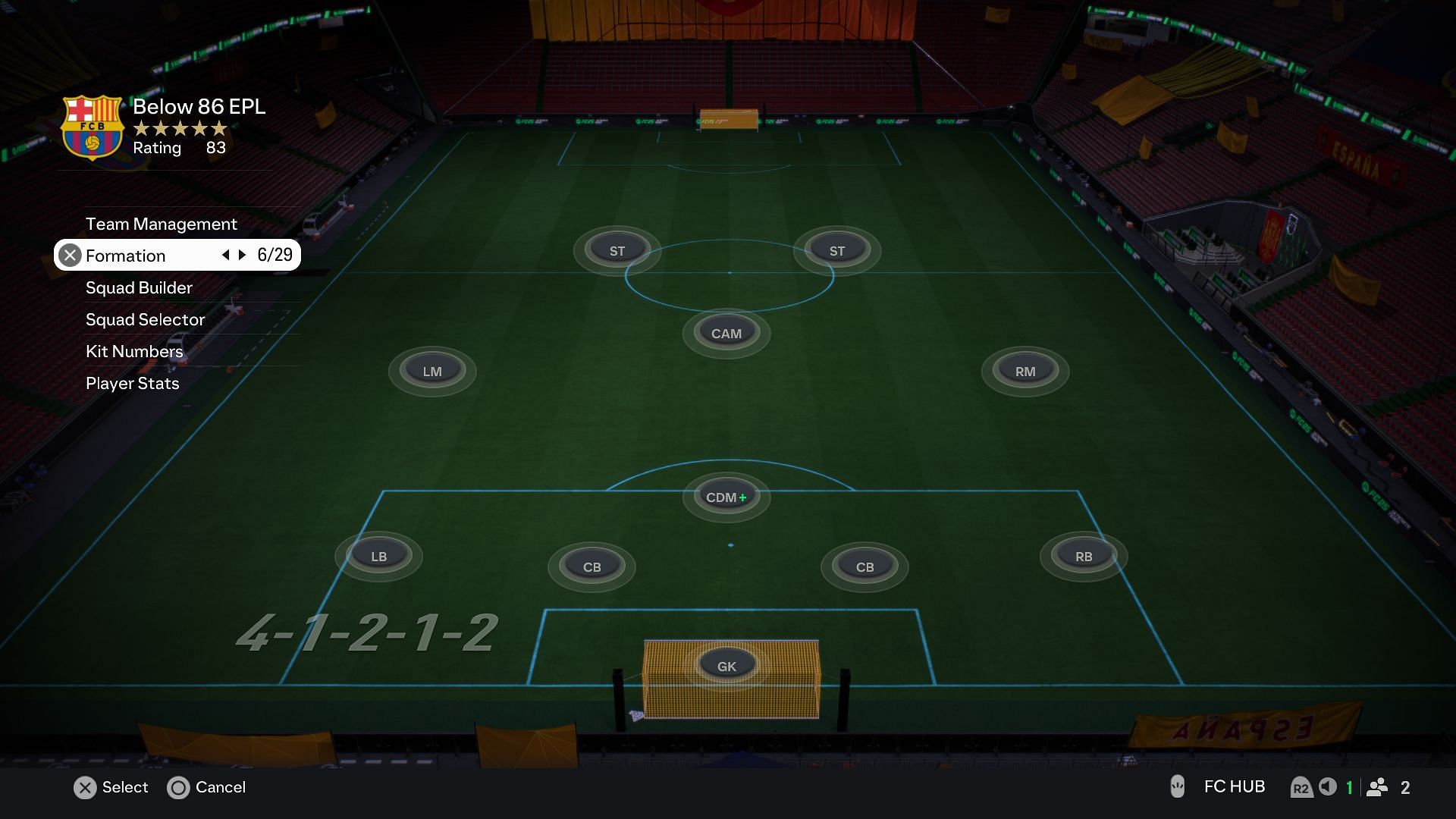Image resolution: width=1456 pixels, height=819 pixels.
Task: Pick the RM position on the pitch
Action: point(1025,371)
